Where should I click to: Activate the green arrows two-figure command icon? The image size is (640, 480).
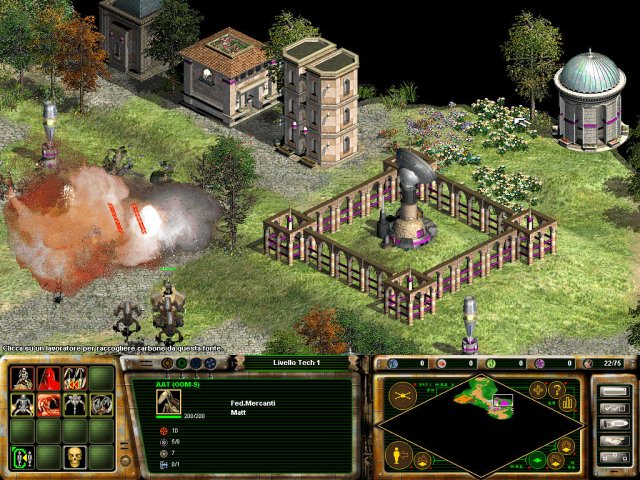tap(21, 457)
